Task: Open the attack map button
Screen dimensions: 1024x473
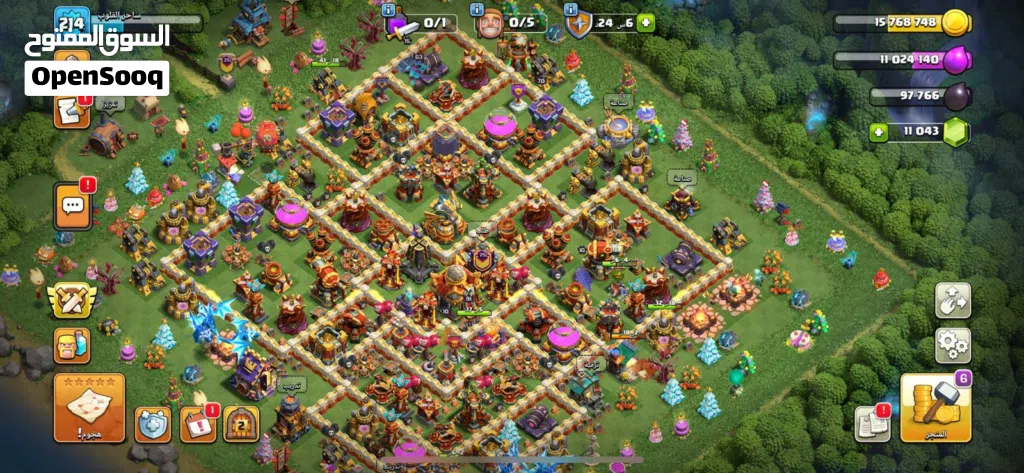Action: (89, 406)
